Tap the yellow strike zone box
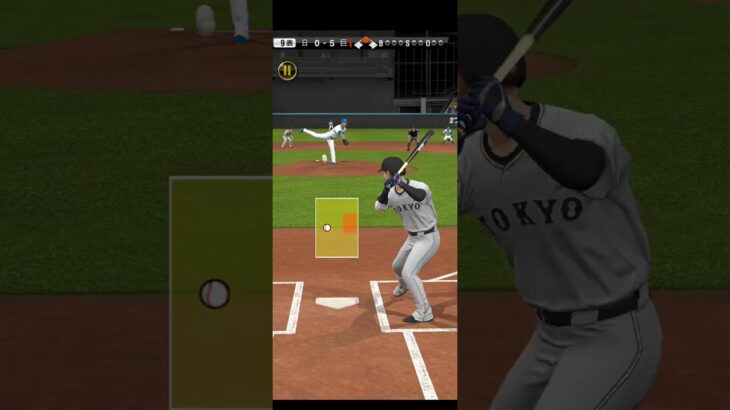This screenshot has height=410, width=730. click(336, 228)
